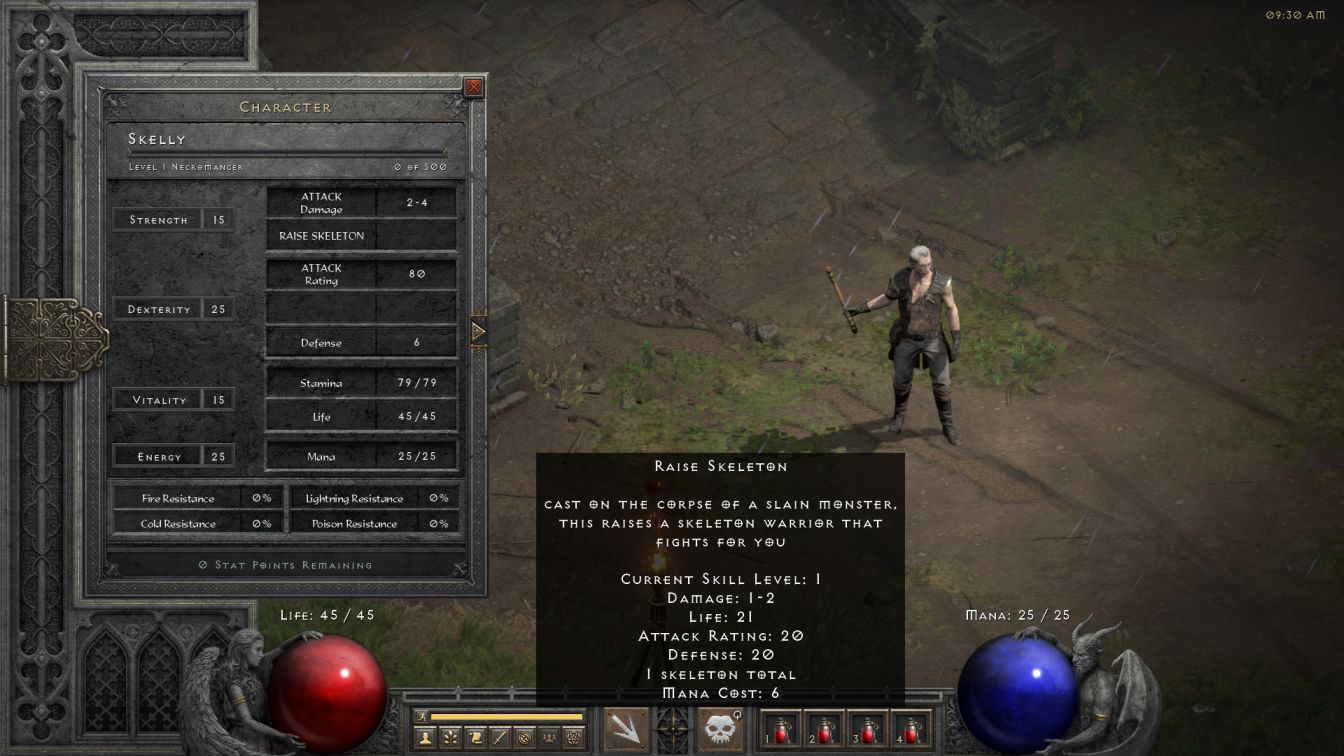
Task: Toggle run/walk with the running figure icon
Action: [x=422, y=716]
